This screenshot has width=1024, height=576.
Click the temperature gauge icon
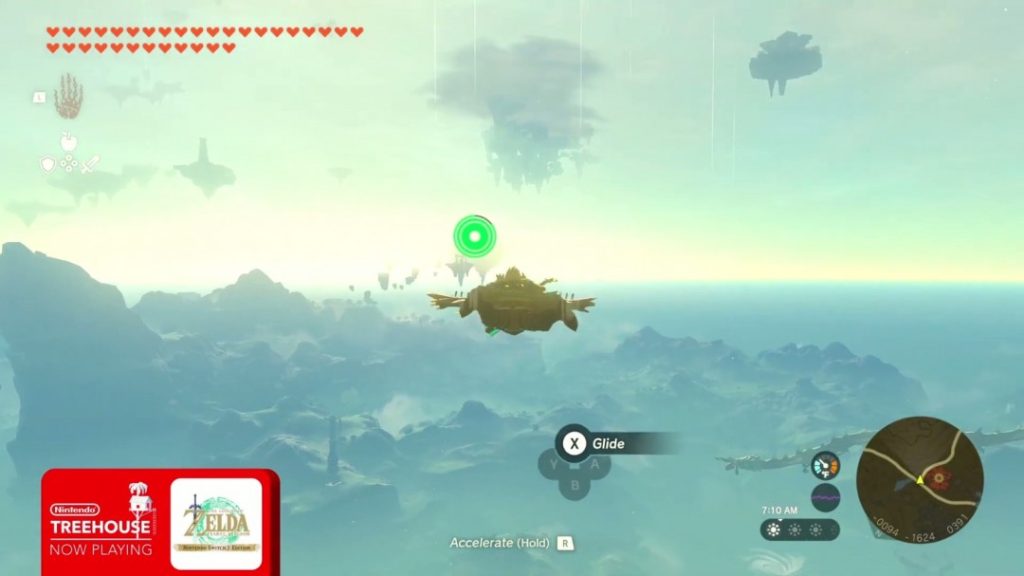click(825, 466)
